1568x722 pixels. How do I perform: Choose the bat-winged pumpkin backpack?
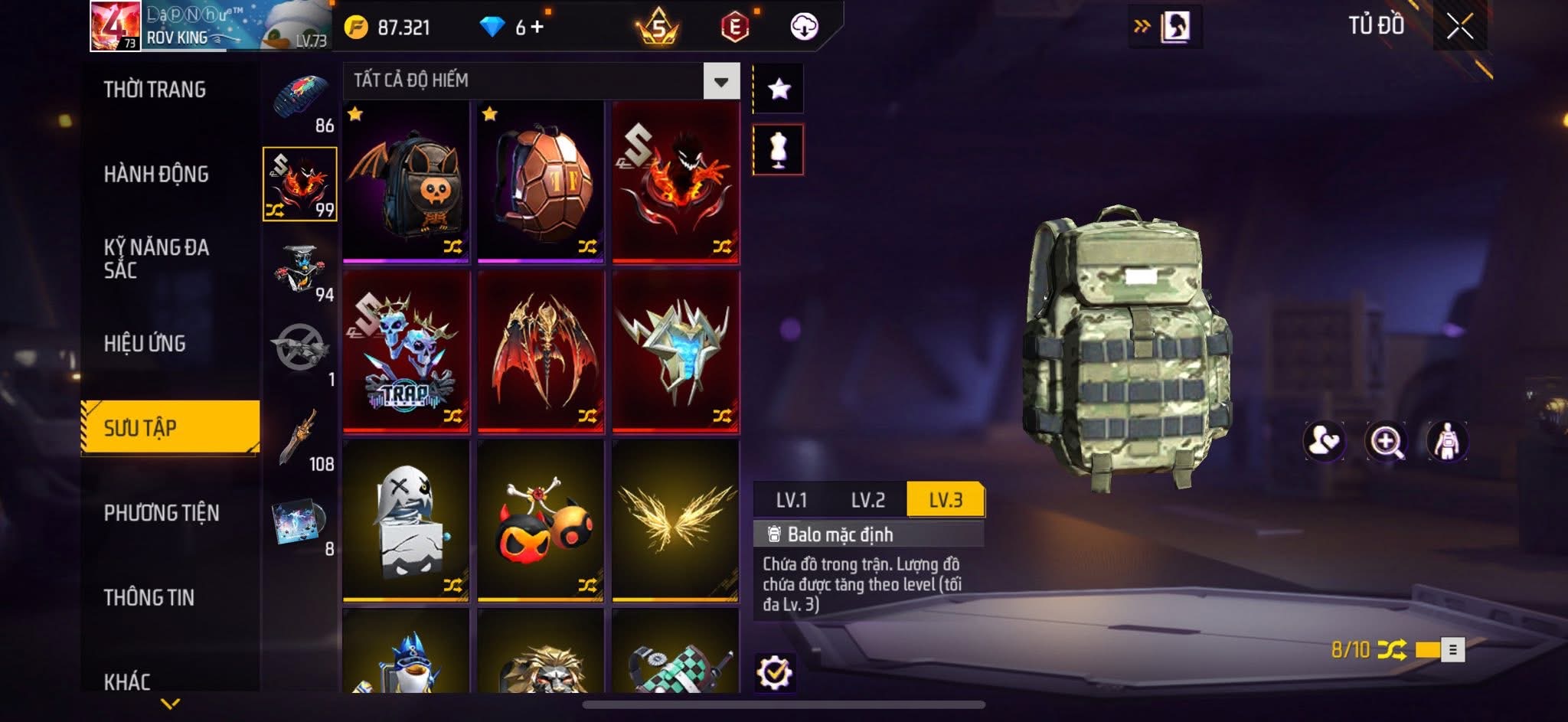pyautogui.click(x=407, y=182)
